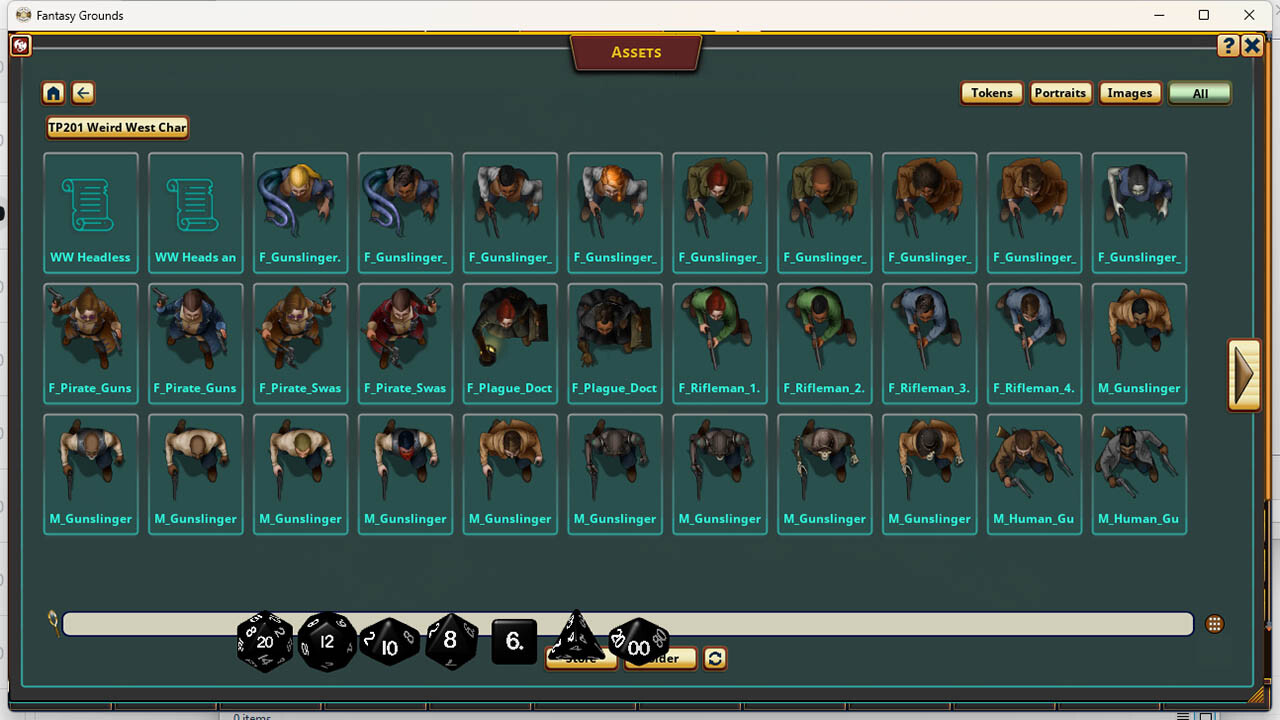Roll the black d20 die
The height and width of the screenshot is (720, 1280).
point(264,642)
